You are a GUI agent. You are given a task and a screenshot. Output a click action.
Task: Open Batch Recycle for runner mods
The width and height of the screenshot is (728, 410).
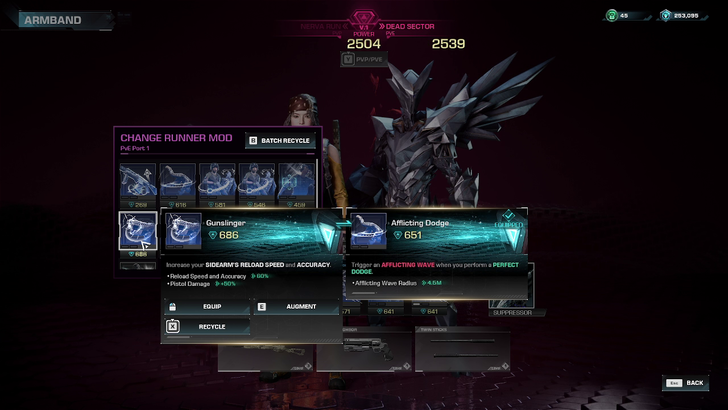coord(280,141)
